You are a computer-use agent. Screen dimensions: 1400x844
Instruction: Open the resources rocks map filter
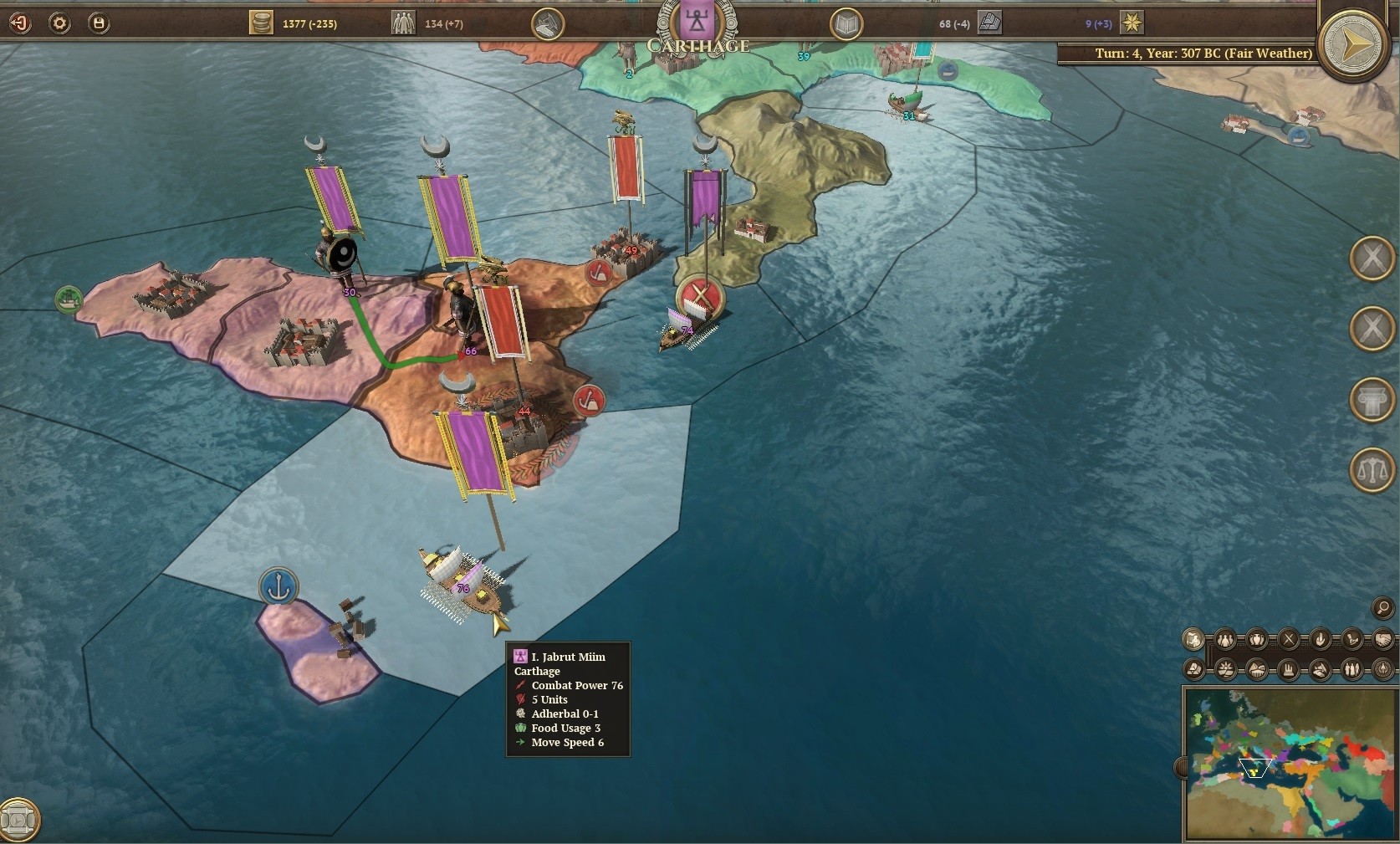pos(1193,670)
